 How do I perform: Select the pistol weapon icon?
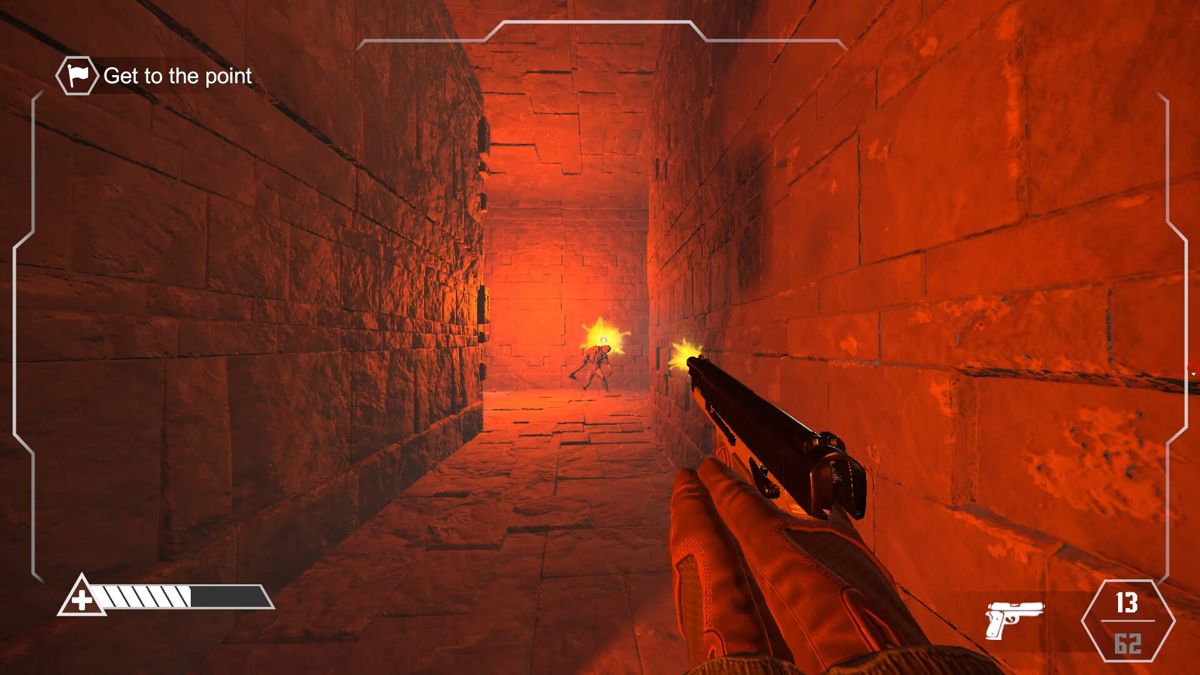[1014, 619]
